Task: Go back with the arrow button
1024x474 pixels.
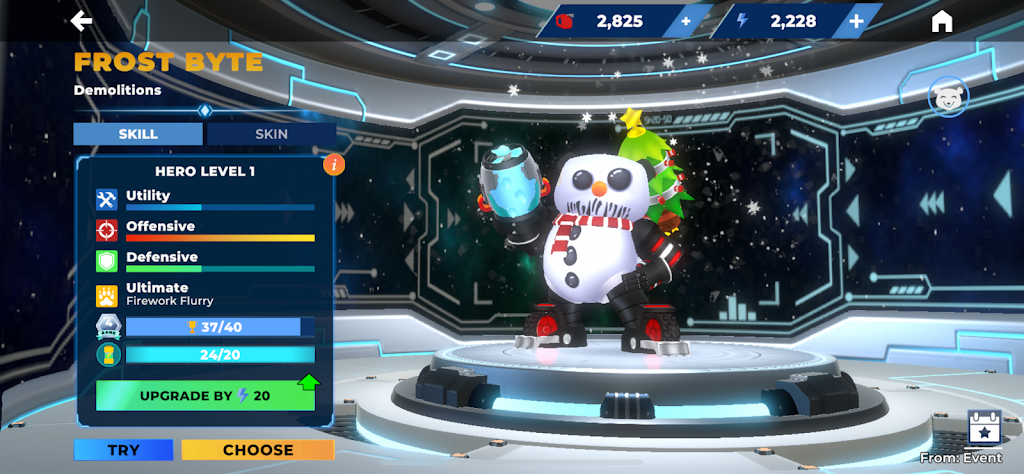Action: 82,21
